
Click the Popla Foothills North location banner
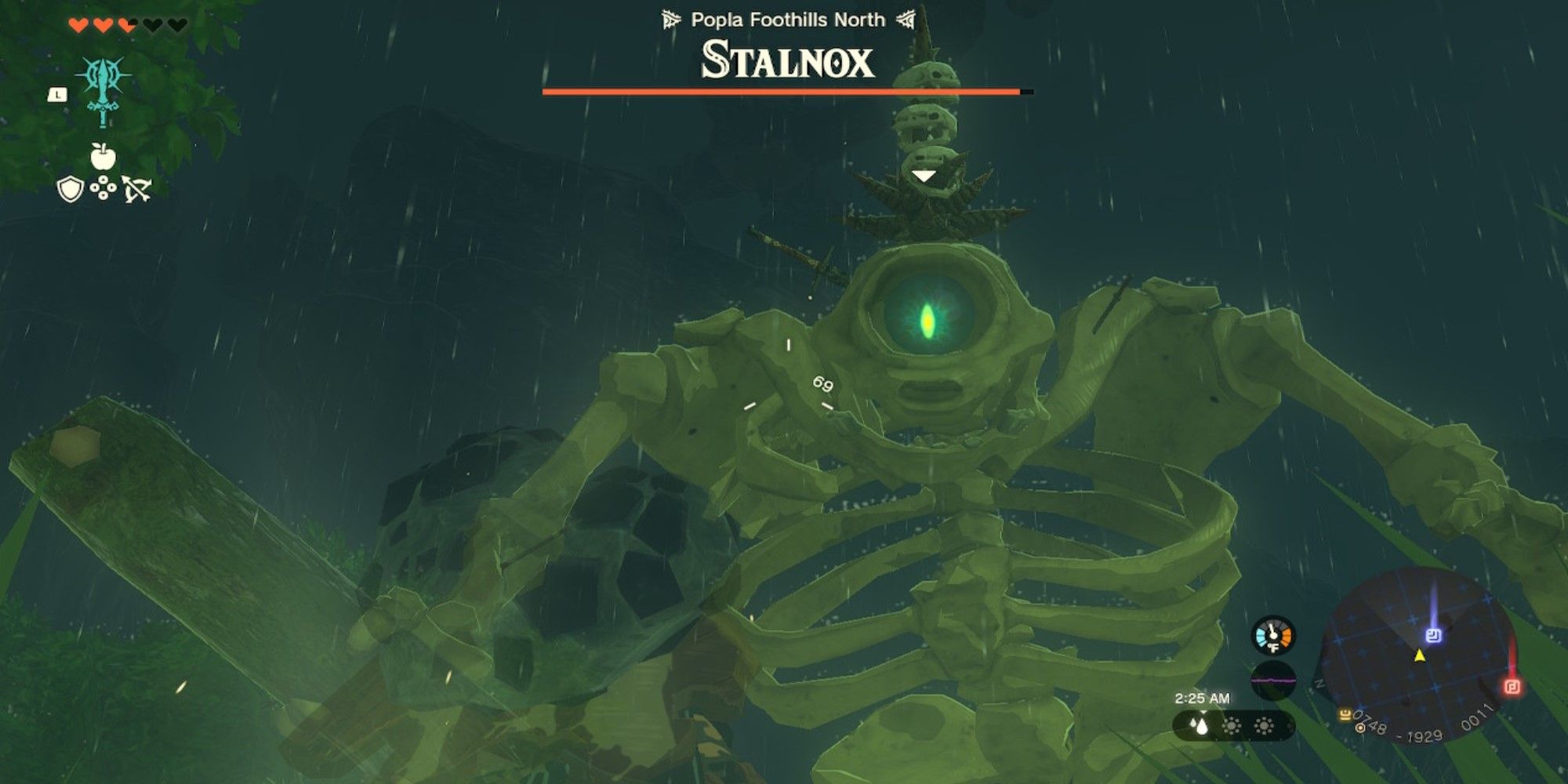click(788, 20)
